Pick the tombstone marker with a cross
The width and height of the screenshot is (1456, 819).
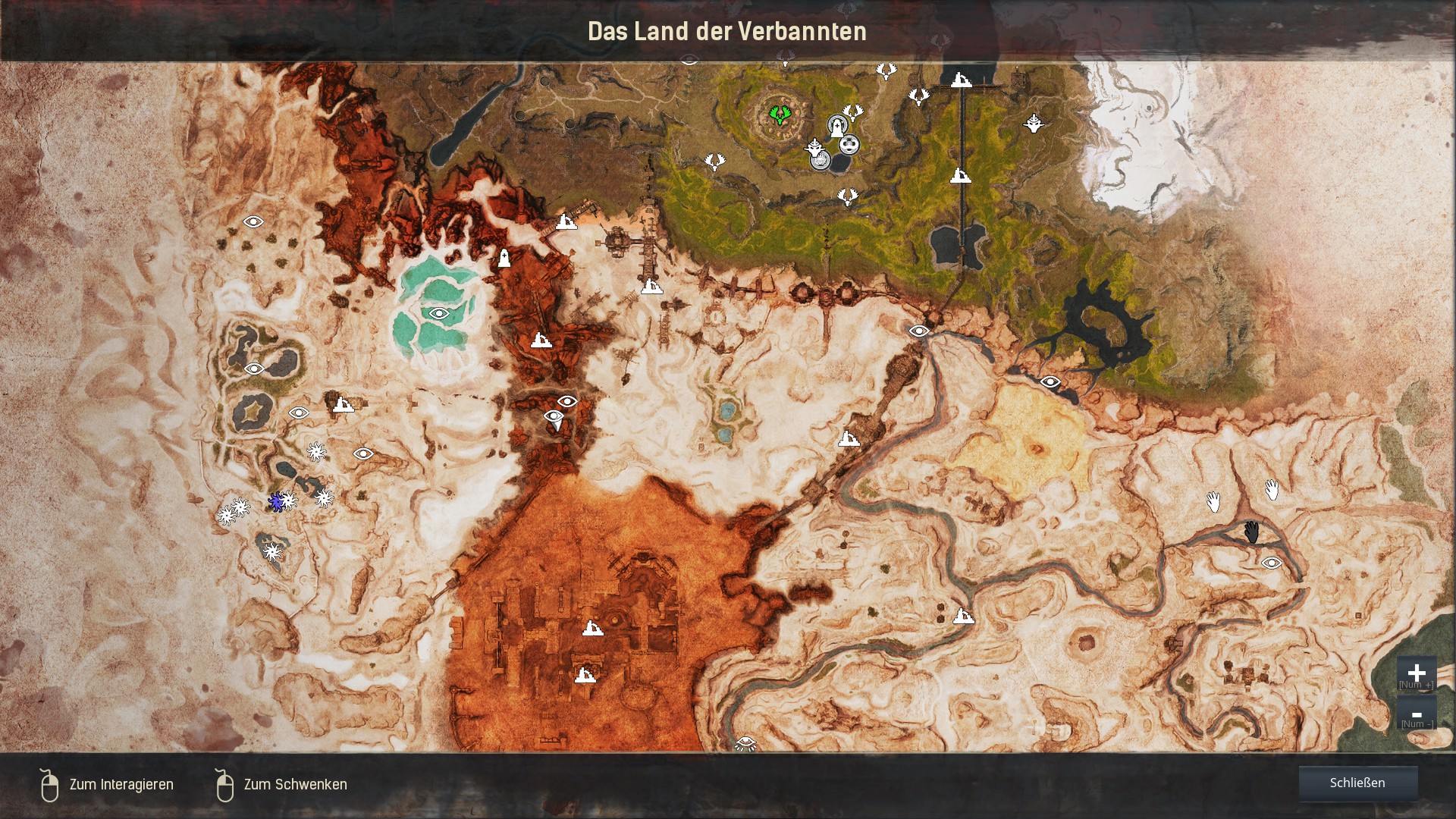click(504, 259)
